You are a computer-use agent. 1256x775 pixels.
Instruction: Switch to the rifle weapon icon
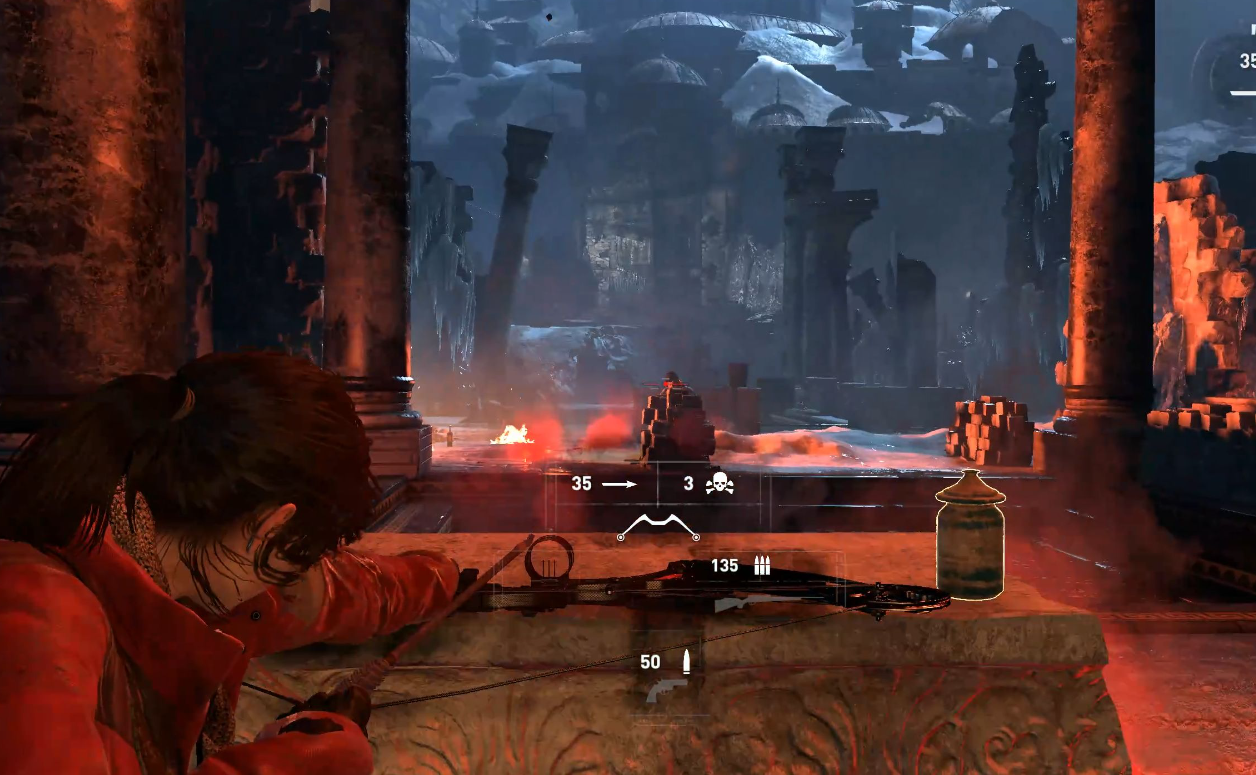(x=745, y=603)
